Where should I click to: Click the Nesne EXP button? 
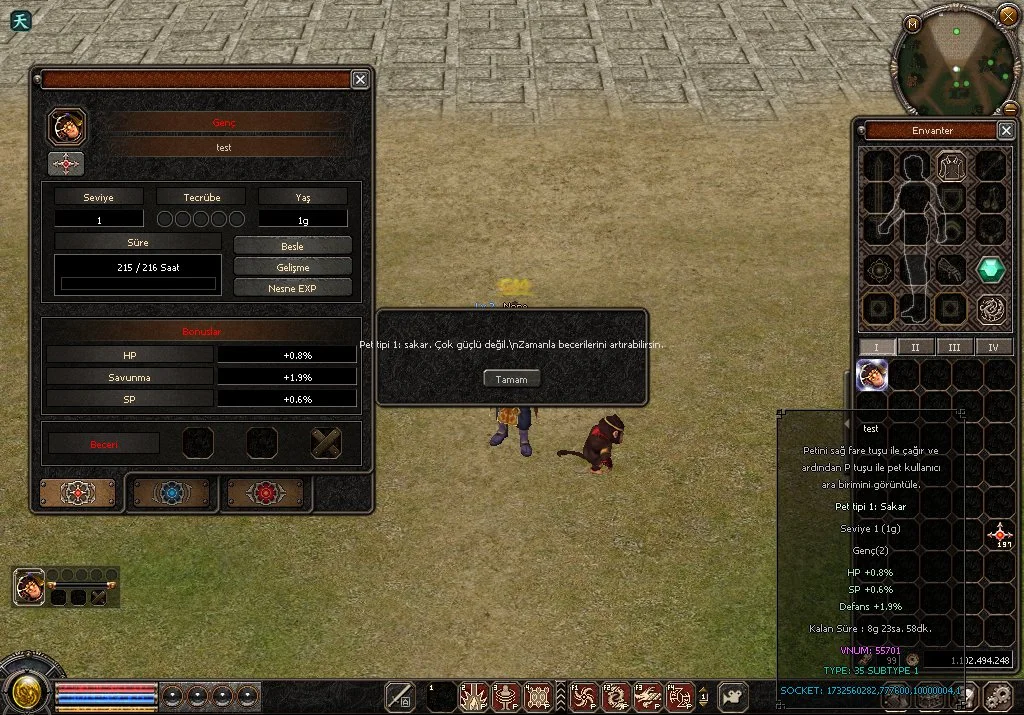292,288
